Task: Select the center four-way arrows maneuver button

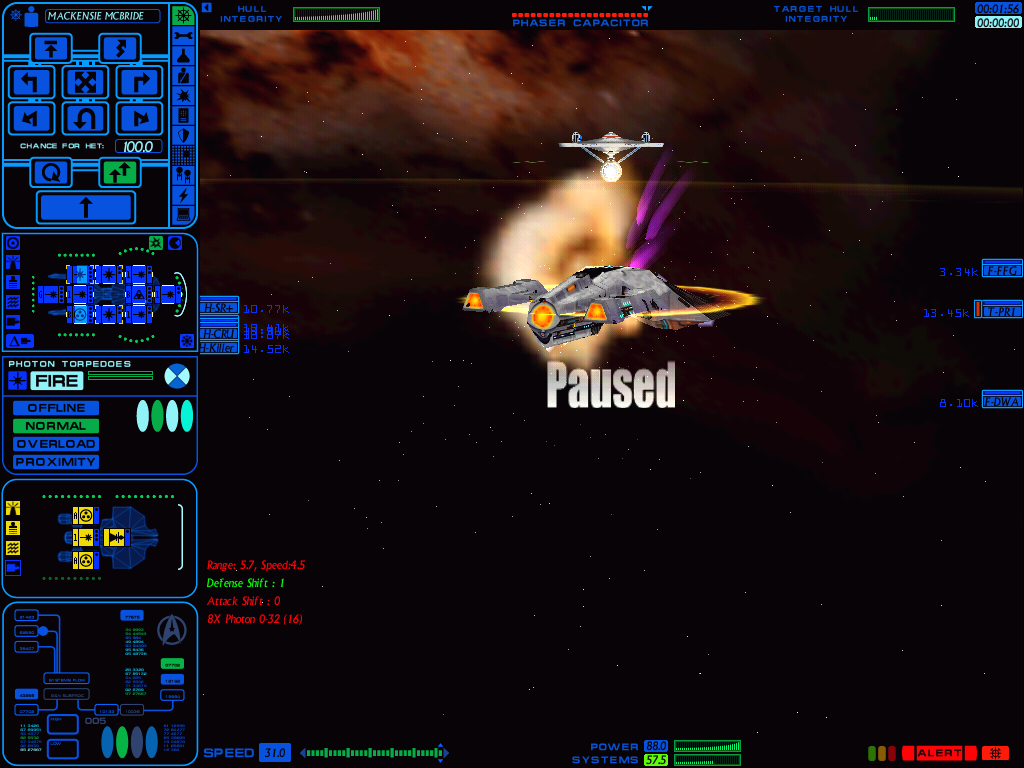Action: tap(85, 82)
